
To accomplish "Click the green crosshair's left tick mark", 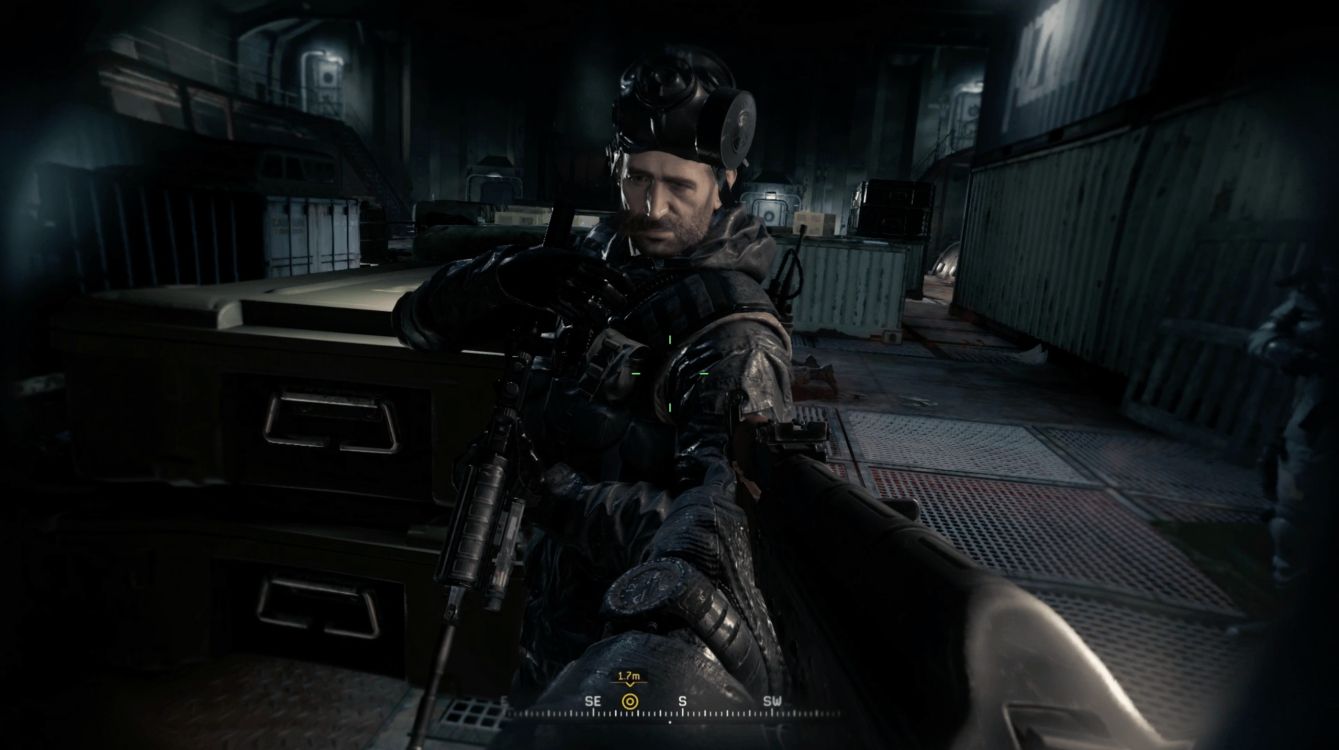I will pos(636,373).
